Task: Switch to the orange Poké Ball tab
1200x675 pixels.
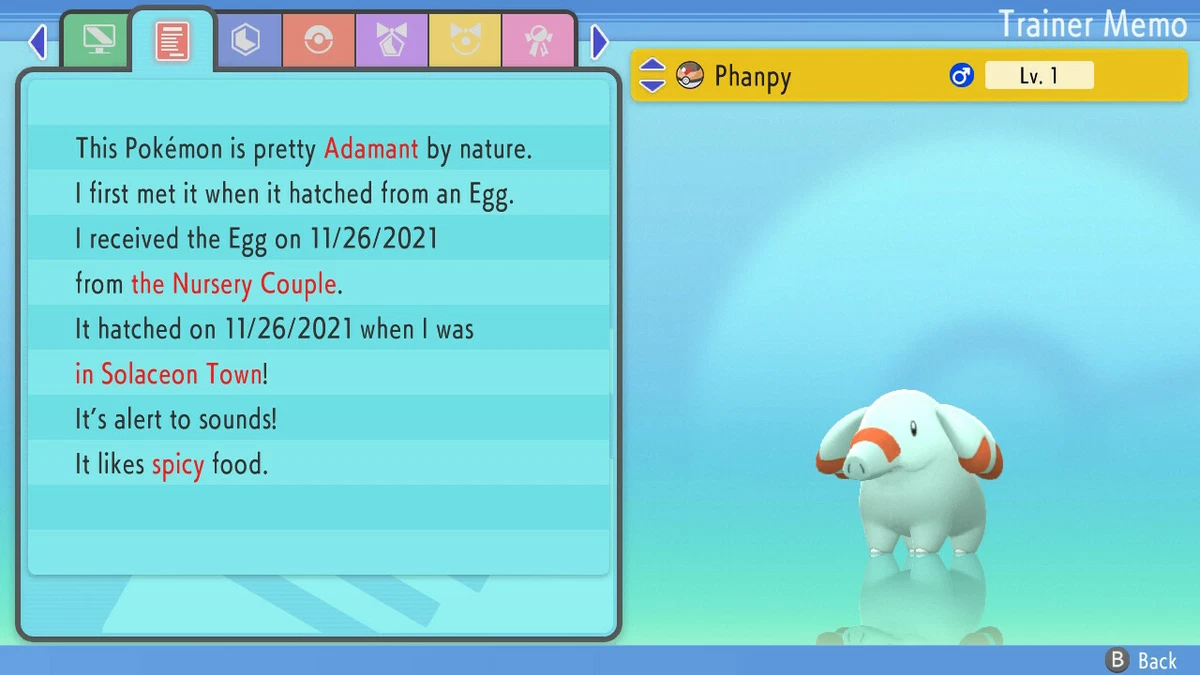Action: tap(319, 41)
